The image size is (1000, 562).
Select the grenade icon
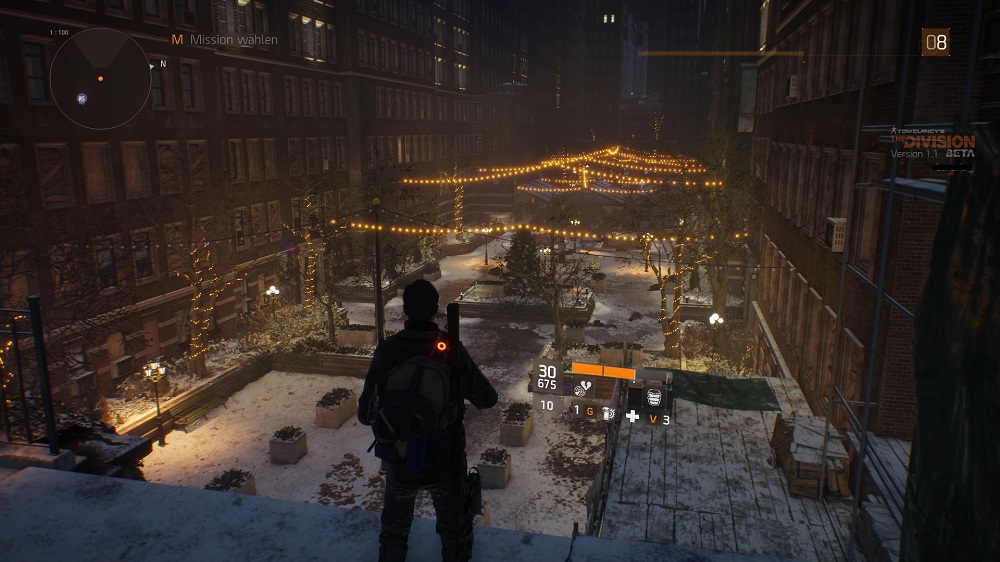coord(607,412)
